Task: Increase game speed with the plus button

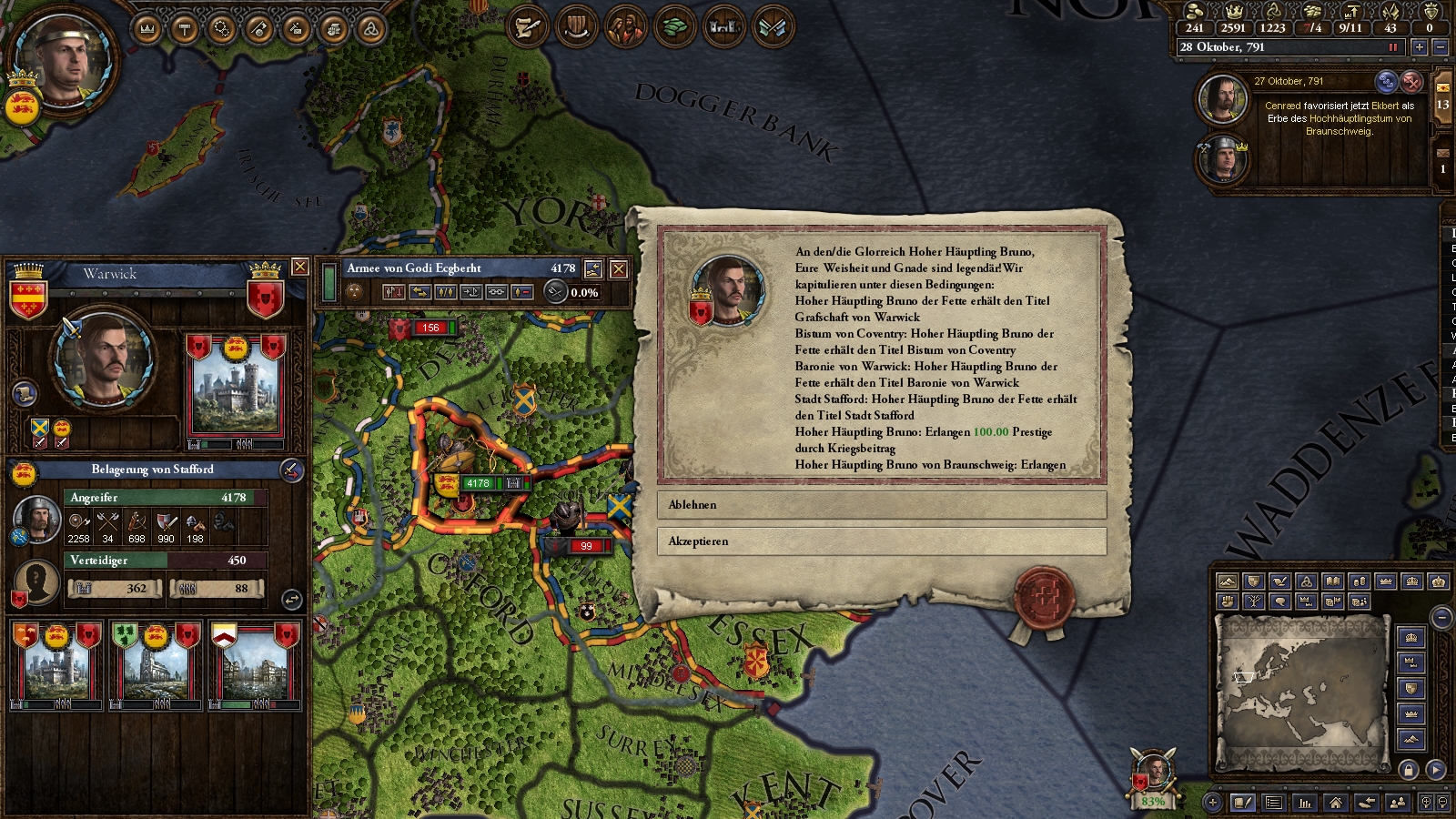Action: pyautogui.click(x=1419, y=46)
